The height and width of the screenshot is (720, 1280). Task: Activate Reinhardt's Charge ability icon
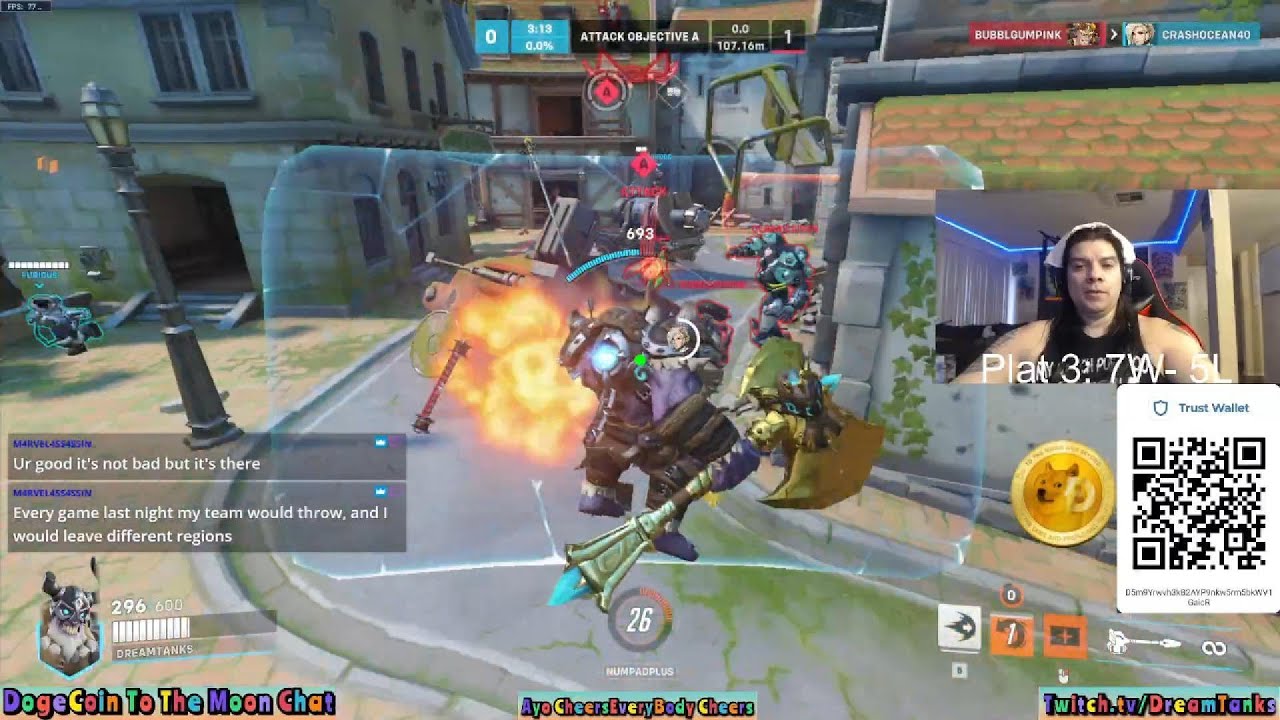959,629
